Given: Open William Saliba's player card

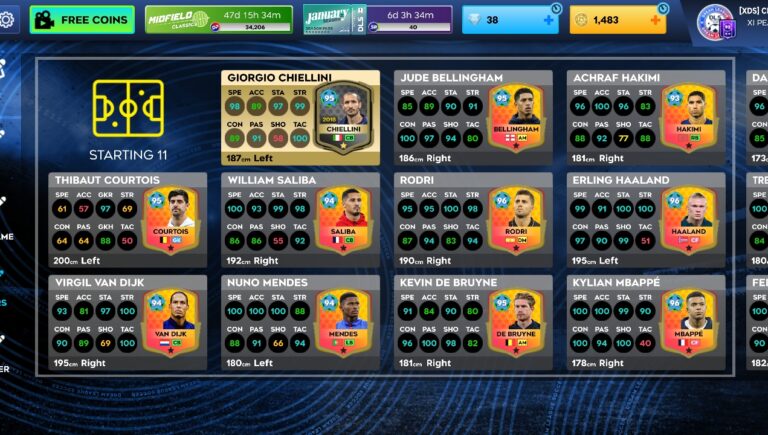Looking at the screenshot, I should [300, 220].
